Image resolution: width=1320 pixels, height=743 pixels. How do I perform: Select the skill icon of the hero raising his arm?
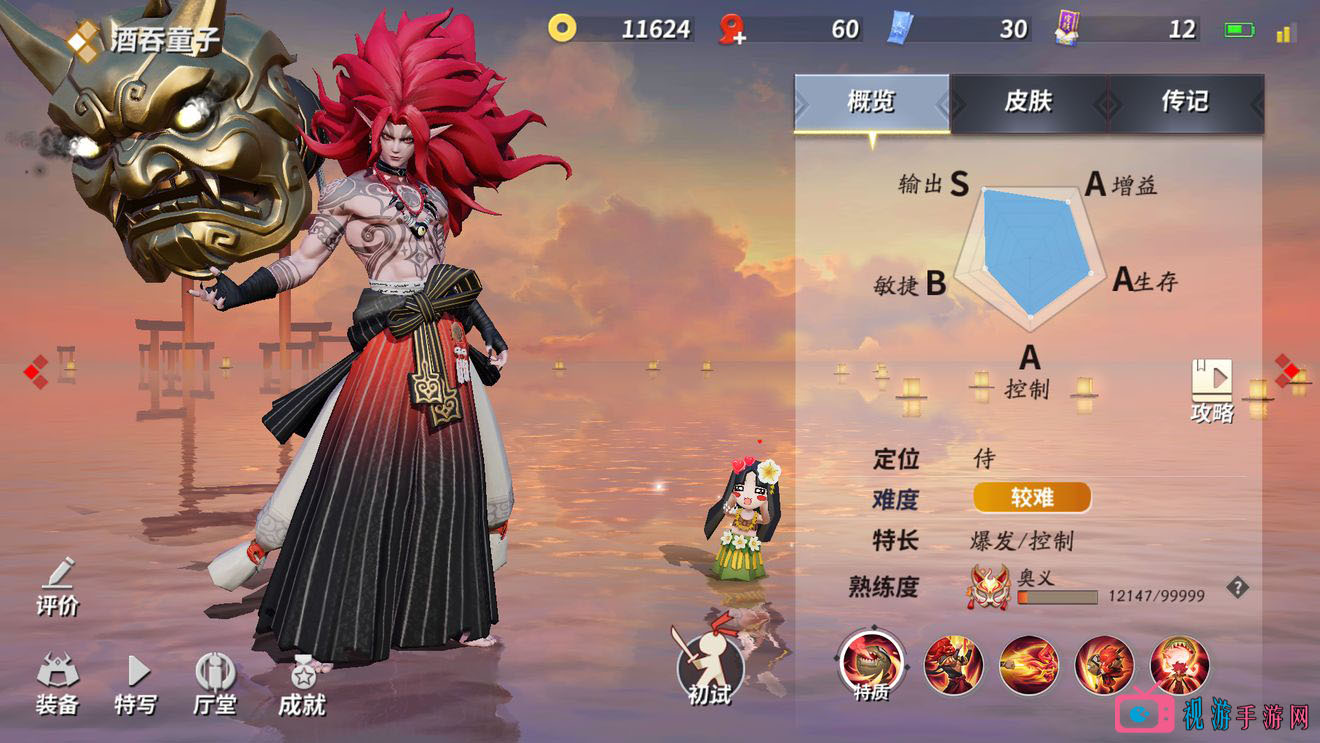[x=953, y=665]
